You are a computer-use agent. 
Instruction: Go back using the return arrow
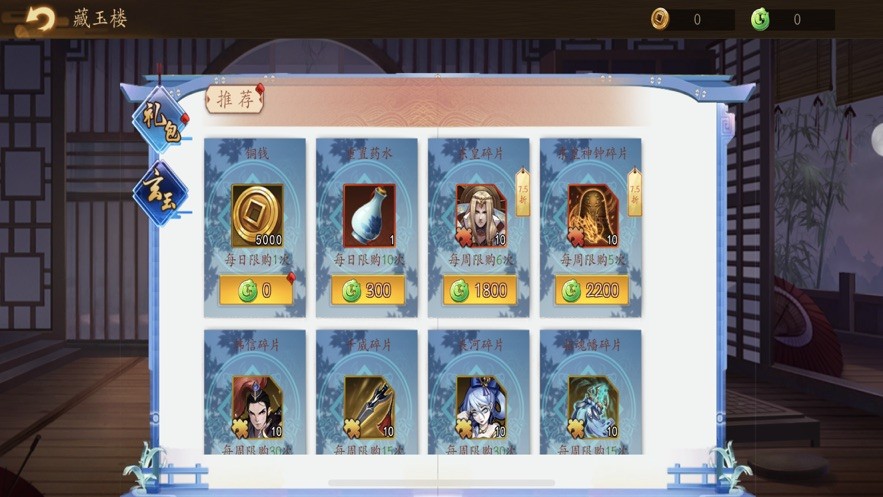click(x=40, y=19)
